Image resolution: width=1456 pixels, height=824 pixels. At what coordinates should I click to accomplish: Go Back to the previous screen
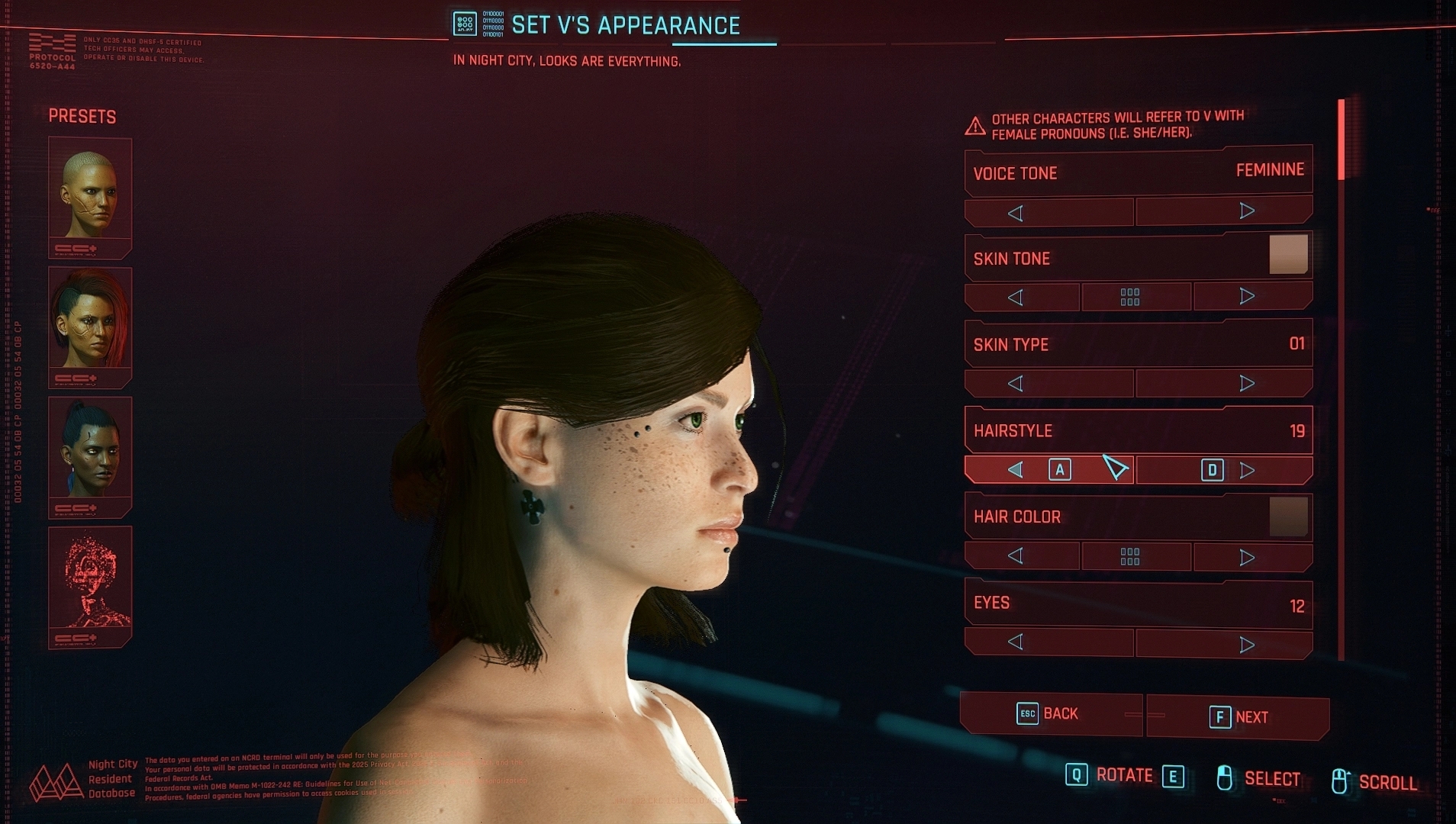point(1050,714)
